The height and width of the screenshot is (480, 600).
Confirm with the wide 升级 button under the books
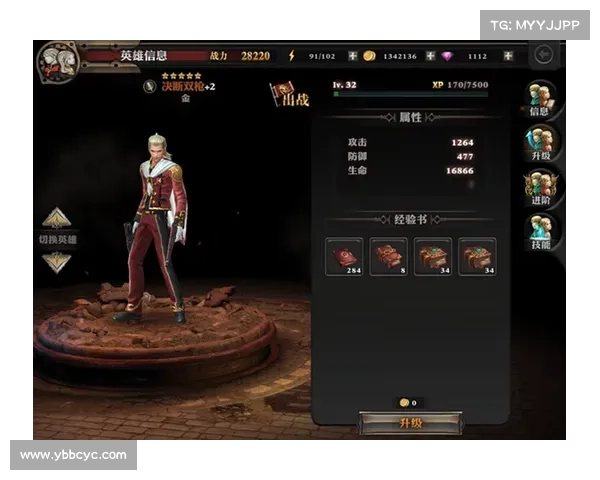click(410, 423)
